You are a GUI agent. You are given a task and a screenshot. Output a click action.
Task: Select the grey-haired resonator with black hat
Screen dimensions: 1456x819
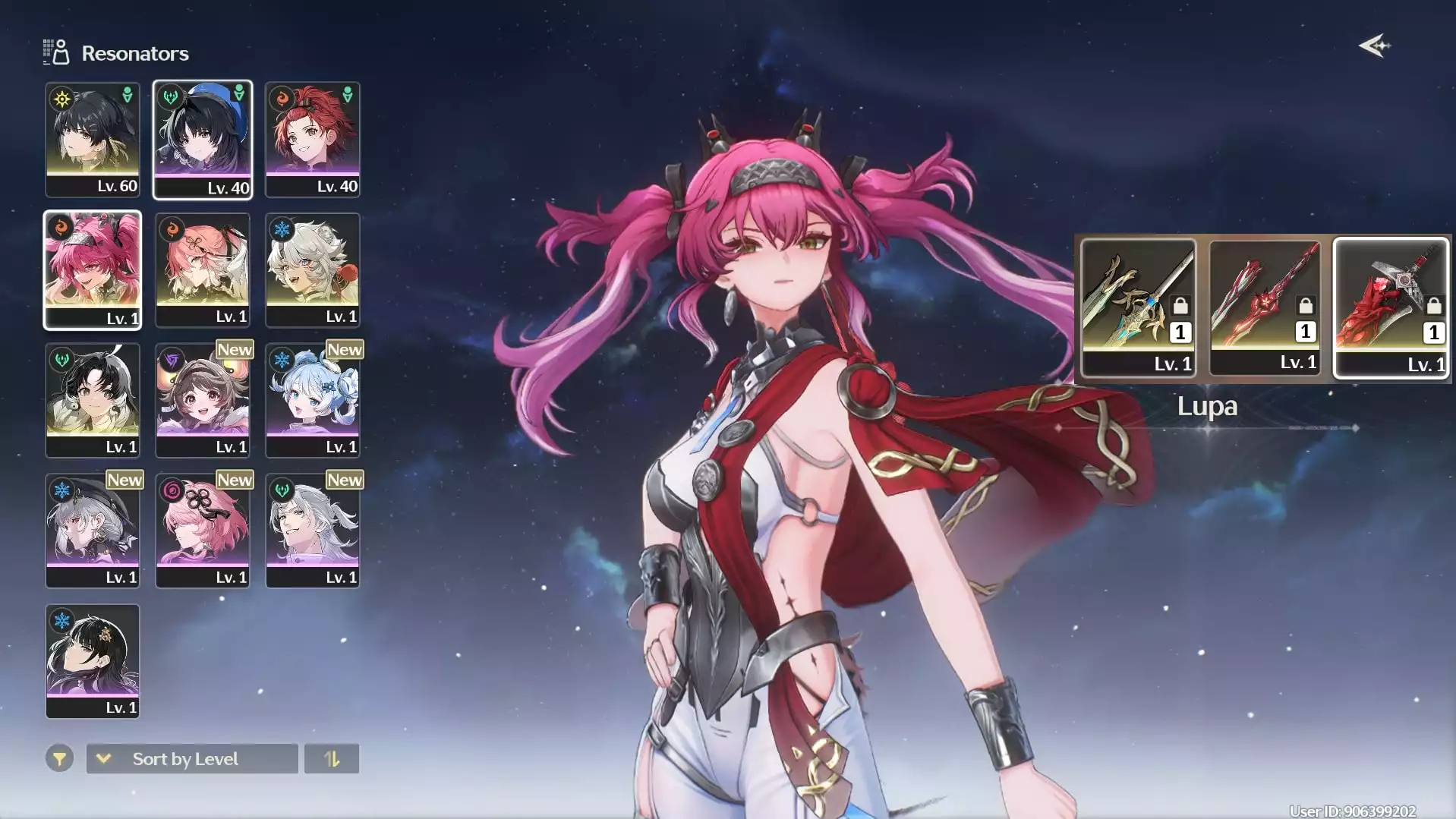point(93,531)
